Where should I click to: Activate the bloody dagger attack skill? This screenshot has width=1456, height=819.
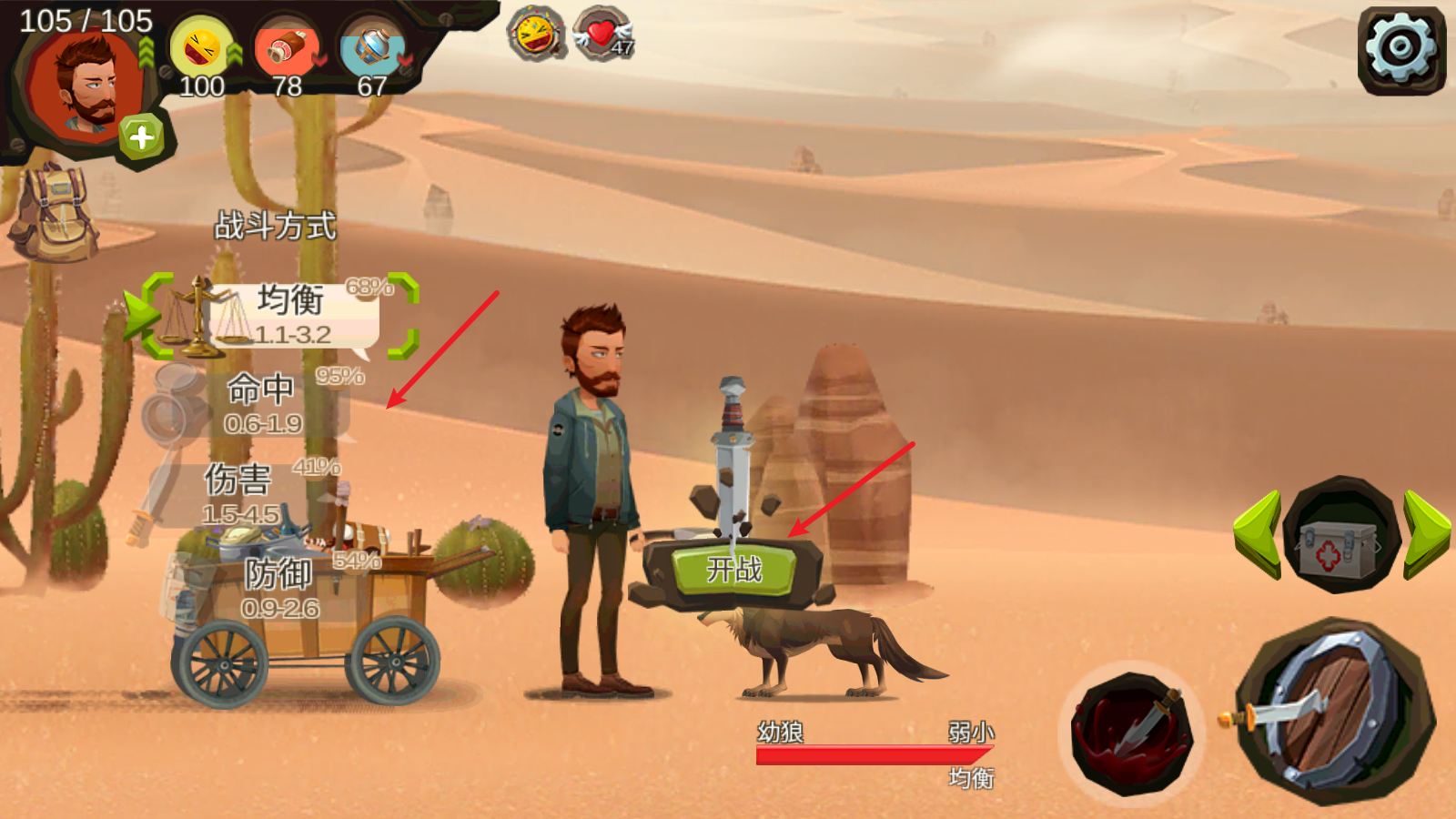(x=1132, y=733)
